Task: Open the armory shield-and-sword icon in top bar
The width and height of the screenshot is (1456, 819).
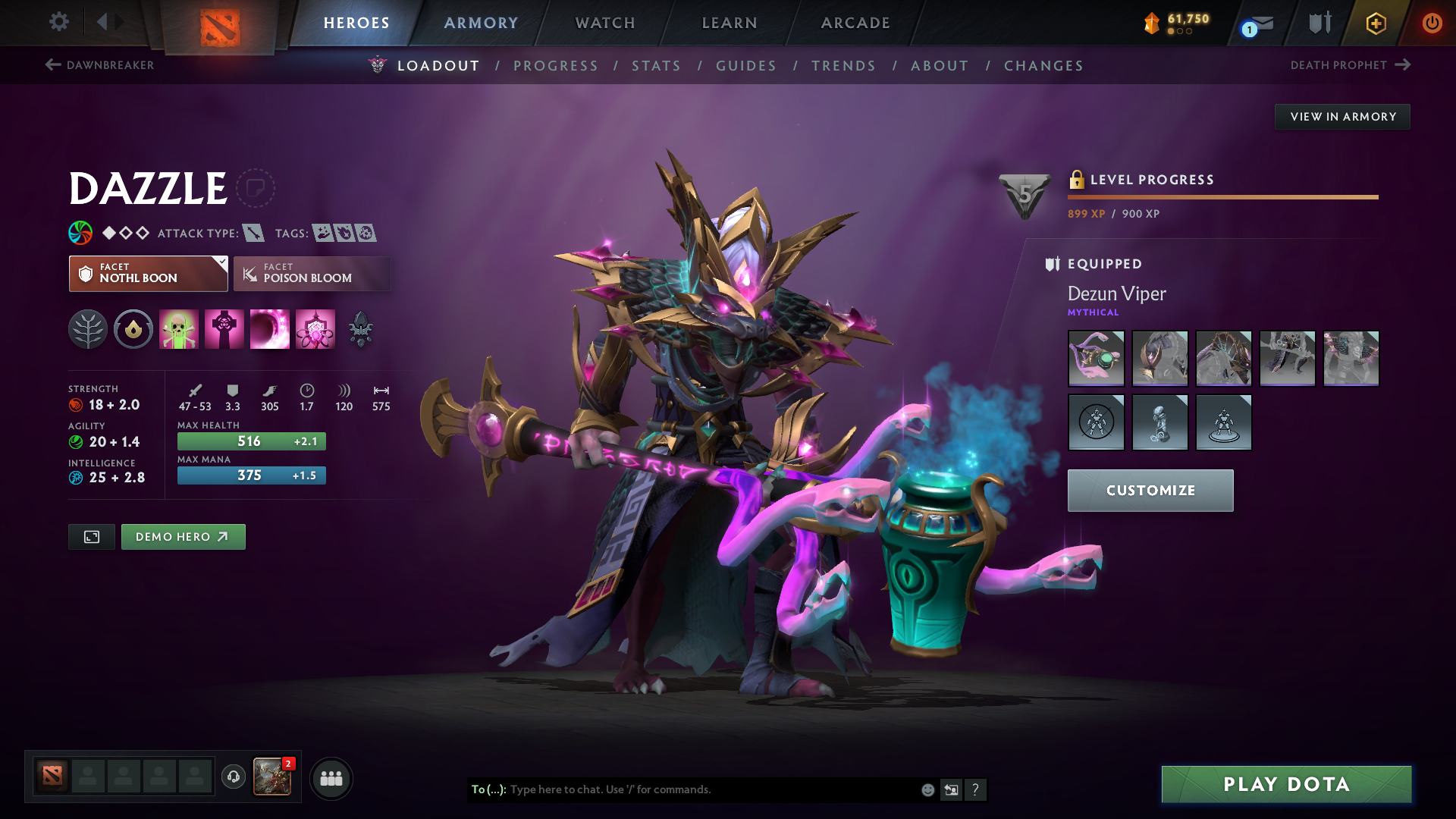Action: pyautogui.click(x=1318, y=23)
